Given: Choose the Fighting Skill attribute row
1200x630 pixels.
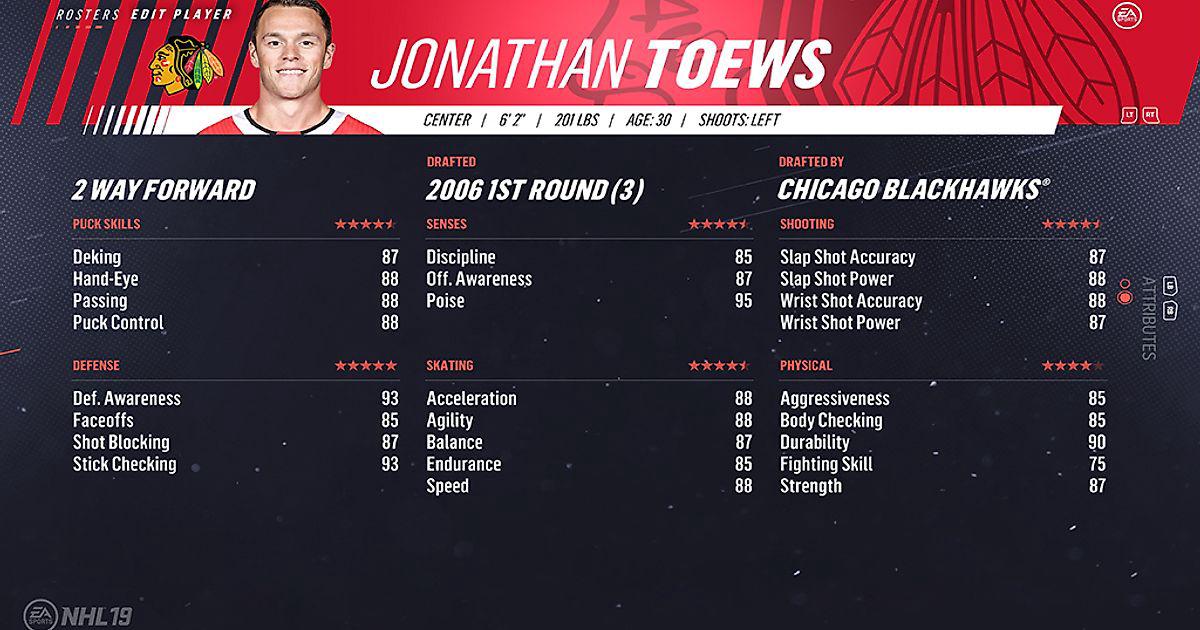Looking at the screenshot, I should (942, 464).
